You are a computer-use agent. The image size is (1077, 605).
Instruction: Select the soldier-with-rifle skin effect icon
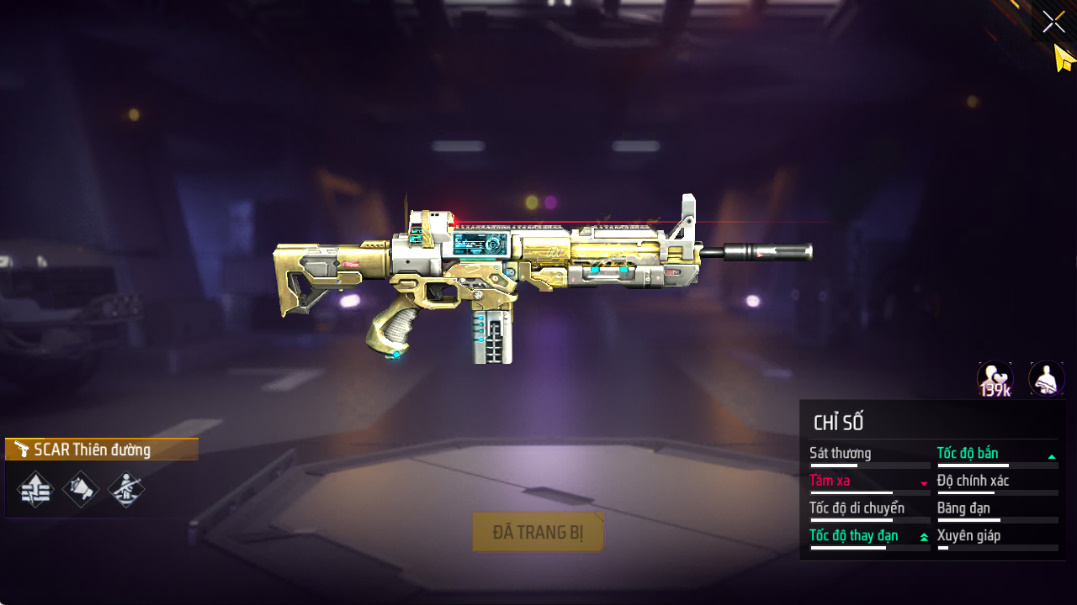click(126, 489)
